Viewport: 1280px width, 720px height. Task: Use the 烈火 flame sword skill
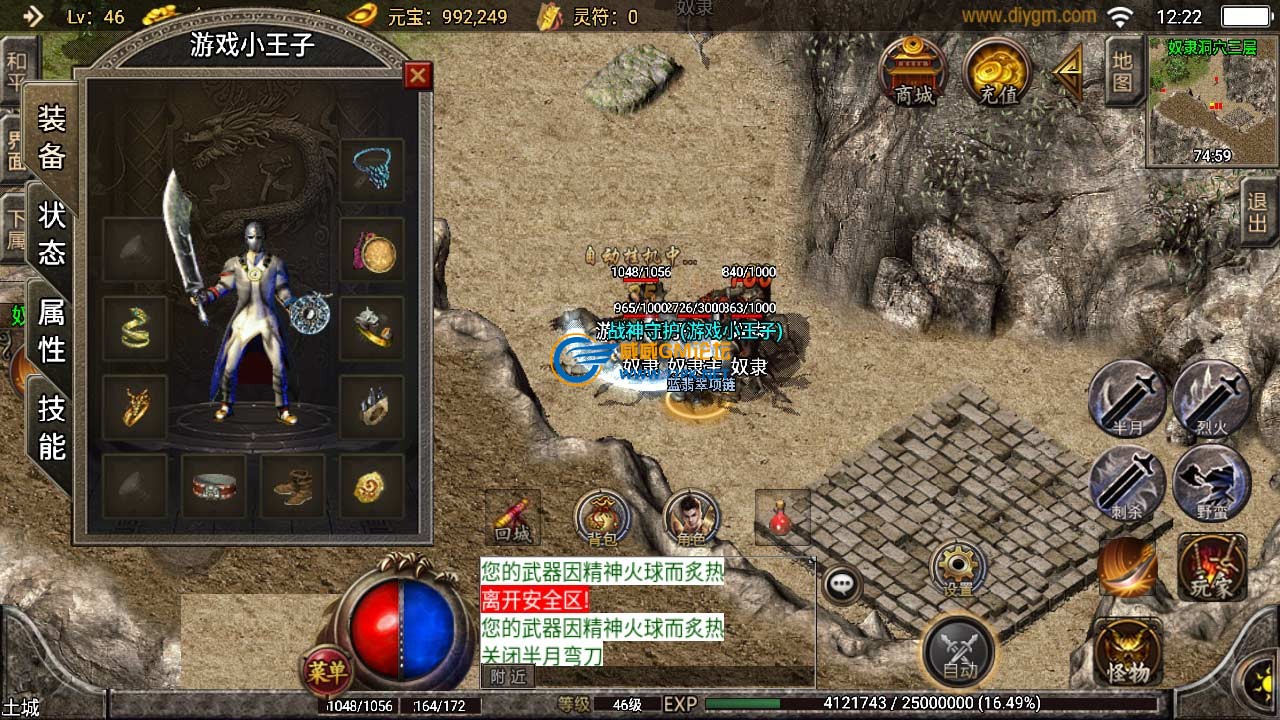1212,398
